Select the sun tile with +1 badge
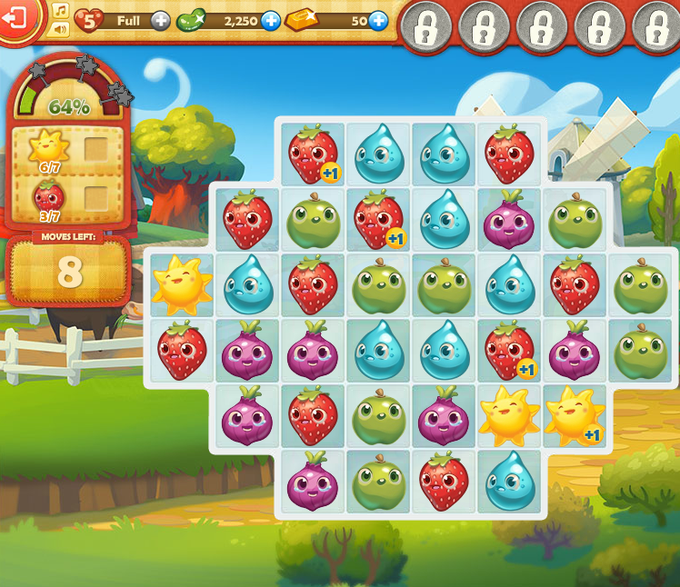 pos(575,417)
